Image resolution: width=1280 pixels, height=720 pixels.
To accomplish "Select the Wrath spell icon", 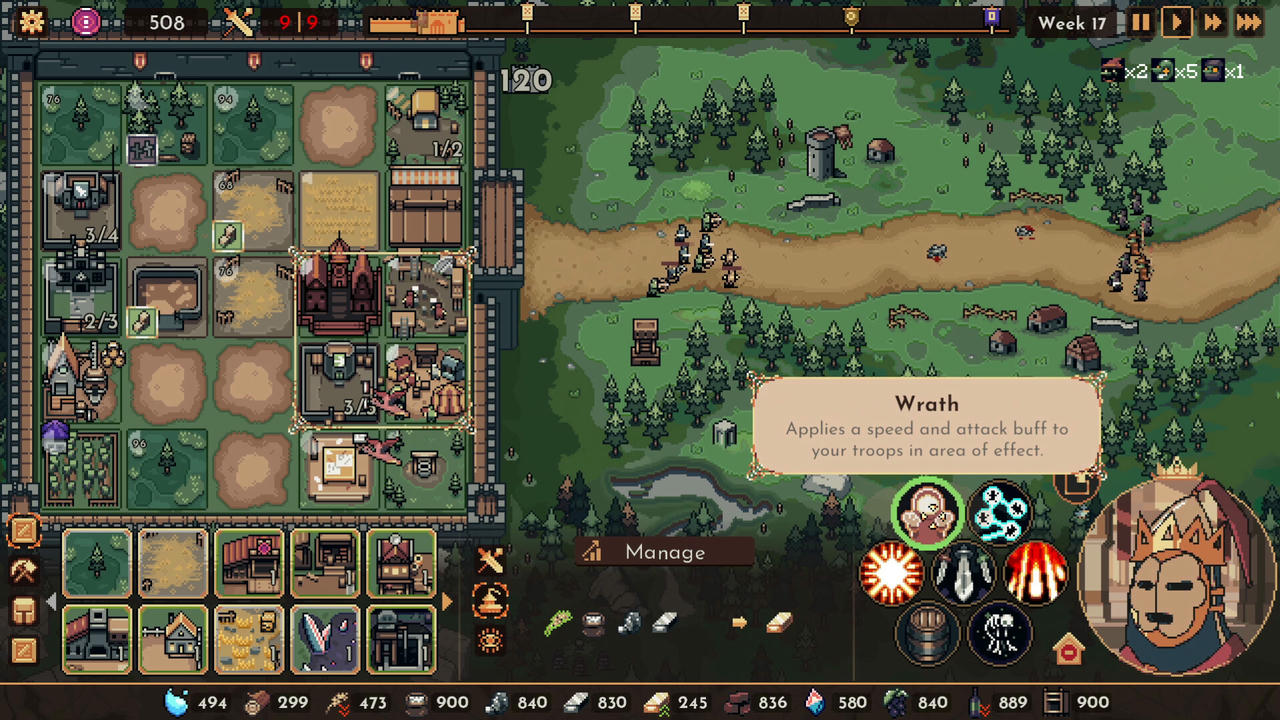I will point(928,512).
